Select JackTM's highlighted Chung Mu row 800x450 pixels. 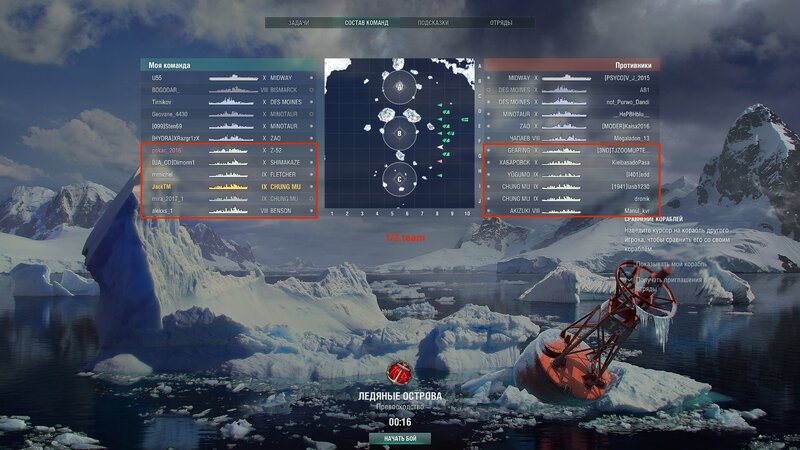tap(228, 187)
